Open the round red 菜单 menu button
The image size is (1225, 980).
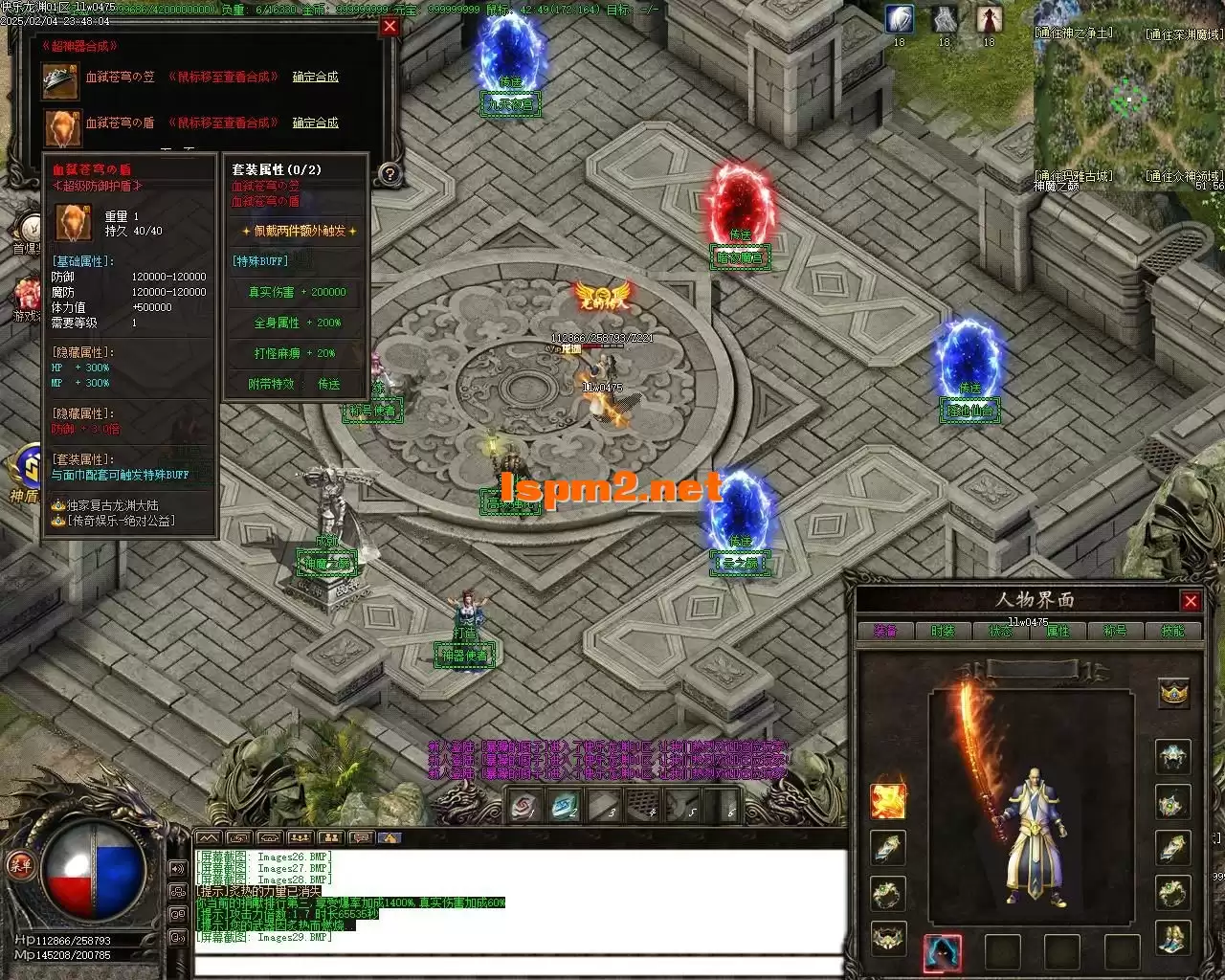(19, 866)
